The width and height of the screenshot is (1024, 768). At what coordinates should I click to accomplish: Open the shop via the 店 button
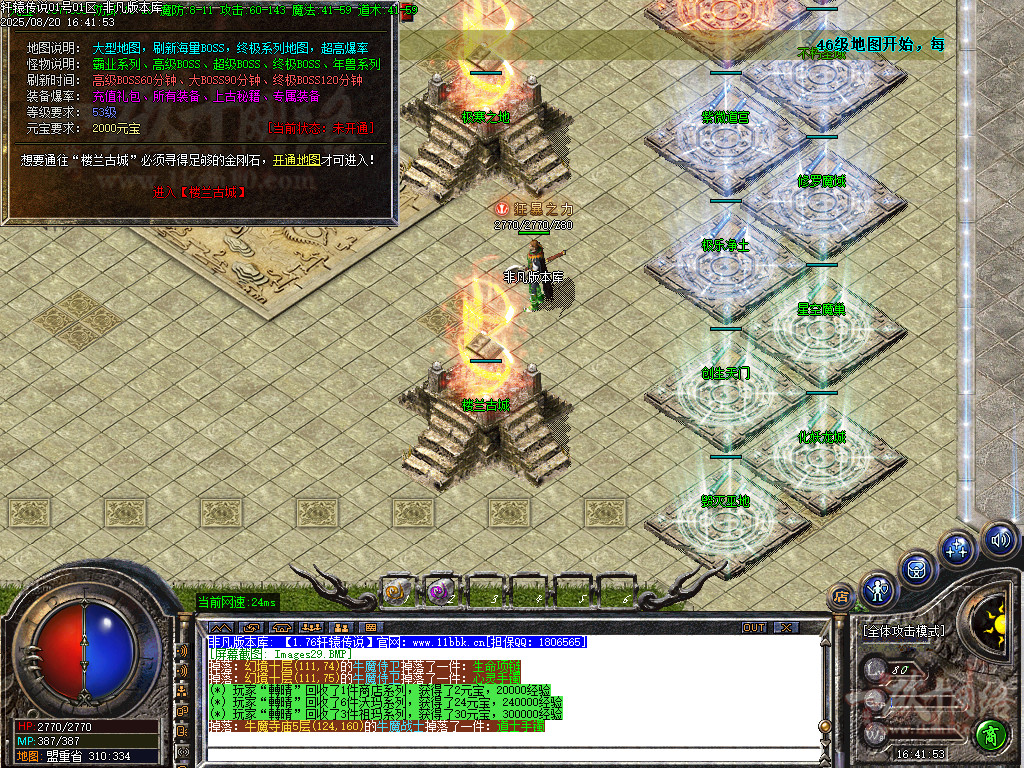pos(841,598)
